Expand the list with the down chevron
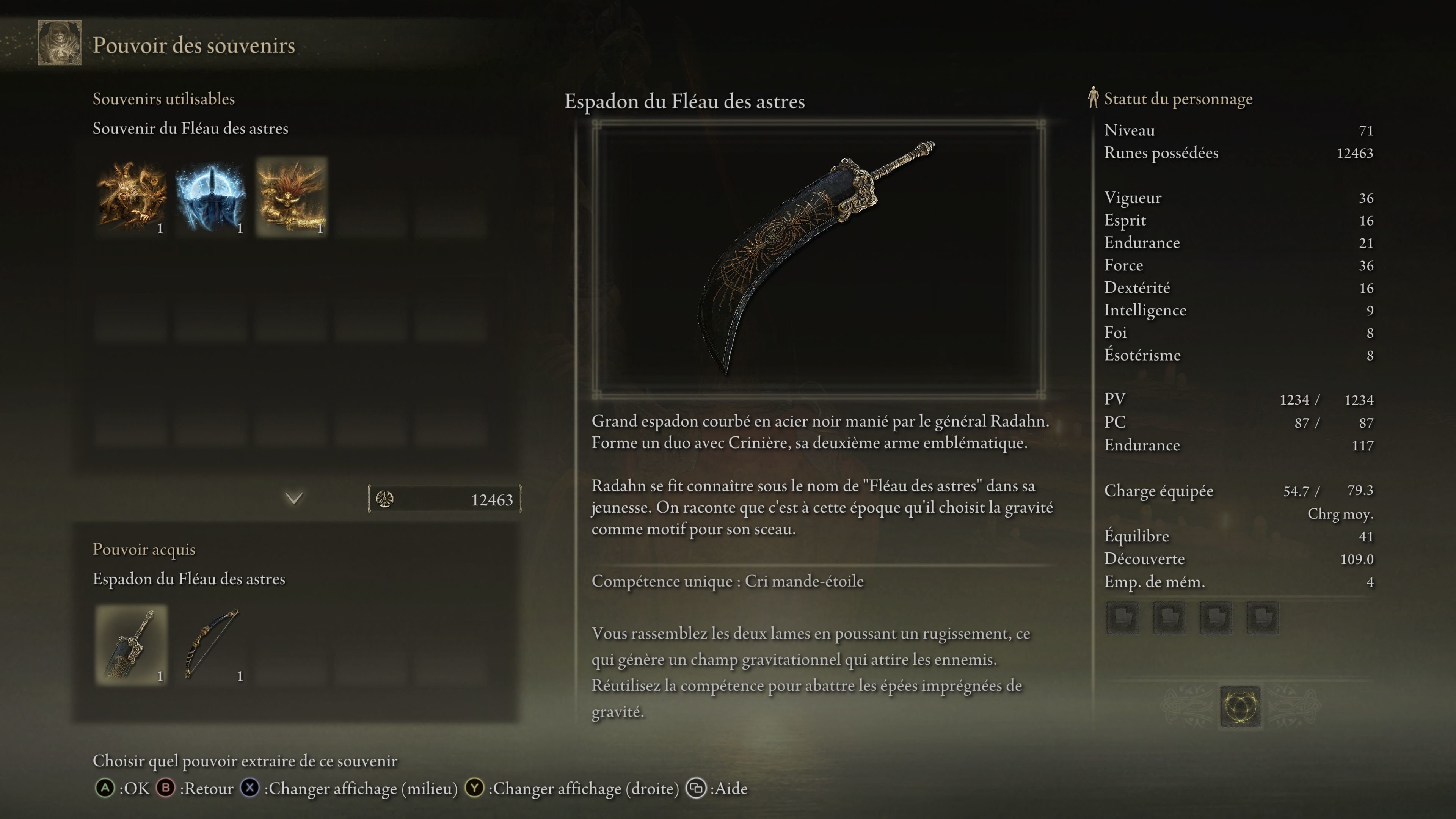The width and height of the screenshot is (1456, 819). coord(293,498)
